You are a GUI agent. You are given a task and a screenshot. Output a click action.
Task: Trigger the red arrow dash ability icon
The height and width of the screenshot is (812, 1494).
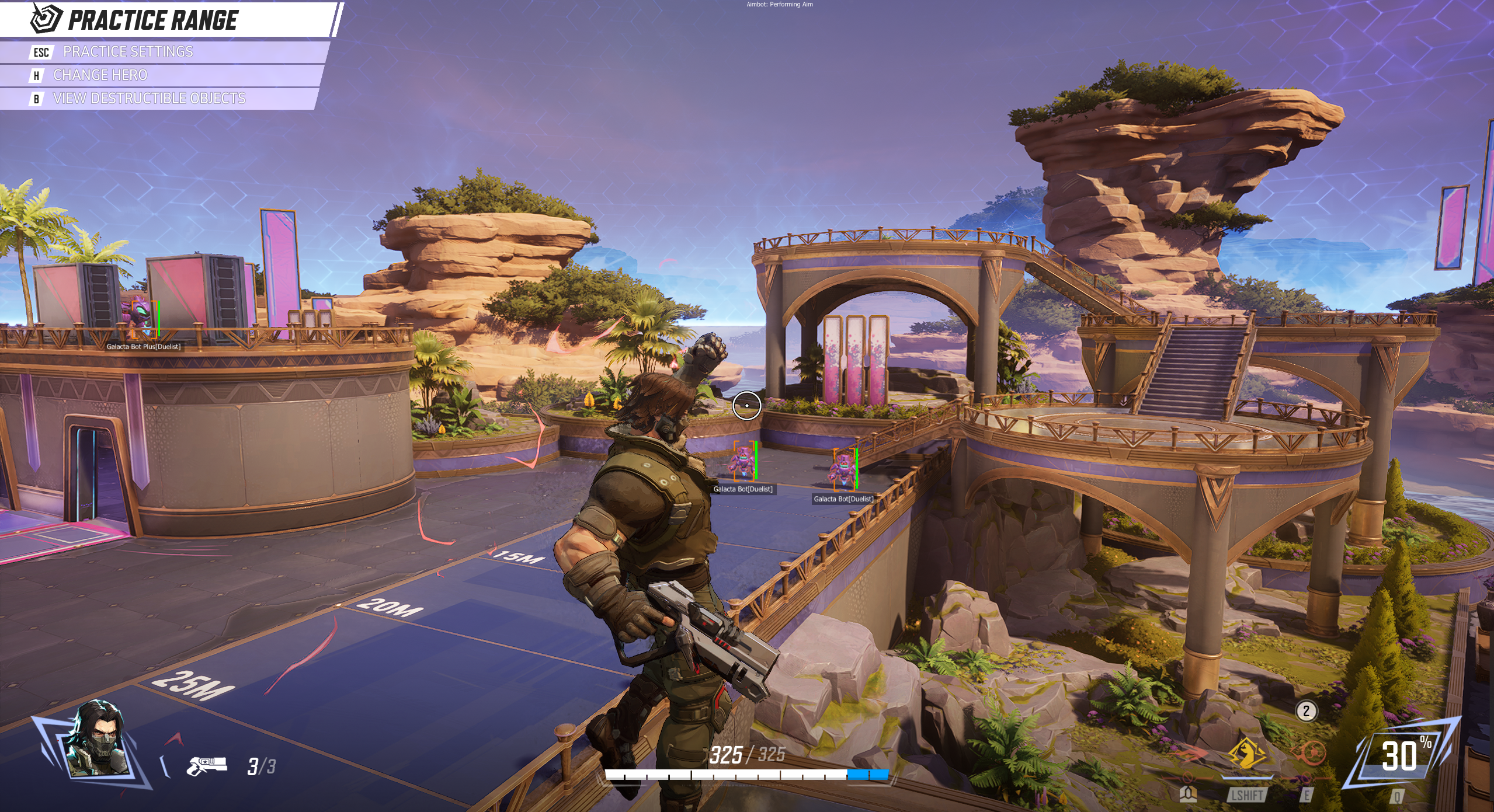(x=1188, y=755)
